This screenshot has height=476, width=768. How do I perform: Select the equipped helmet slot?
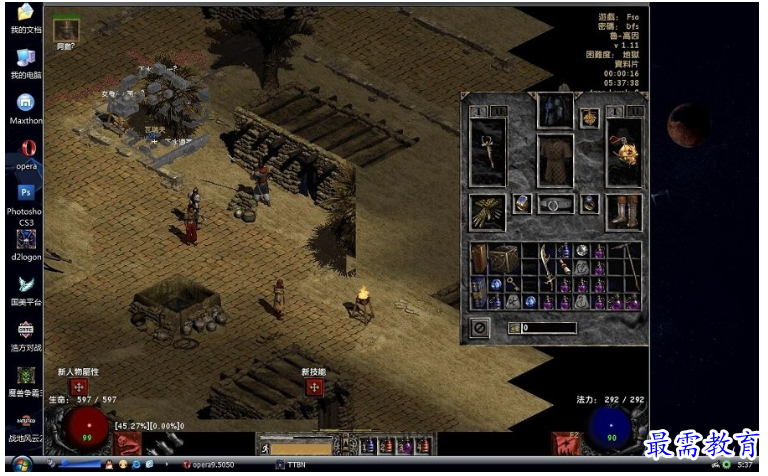[x=555, y=110]
